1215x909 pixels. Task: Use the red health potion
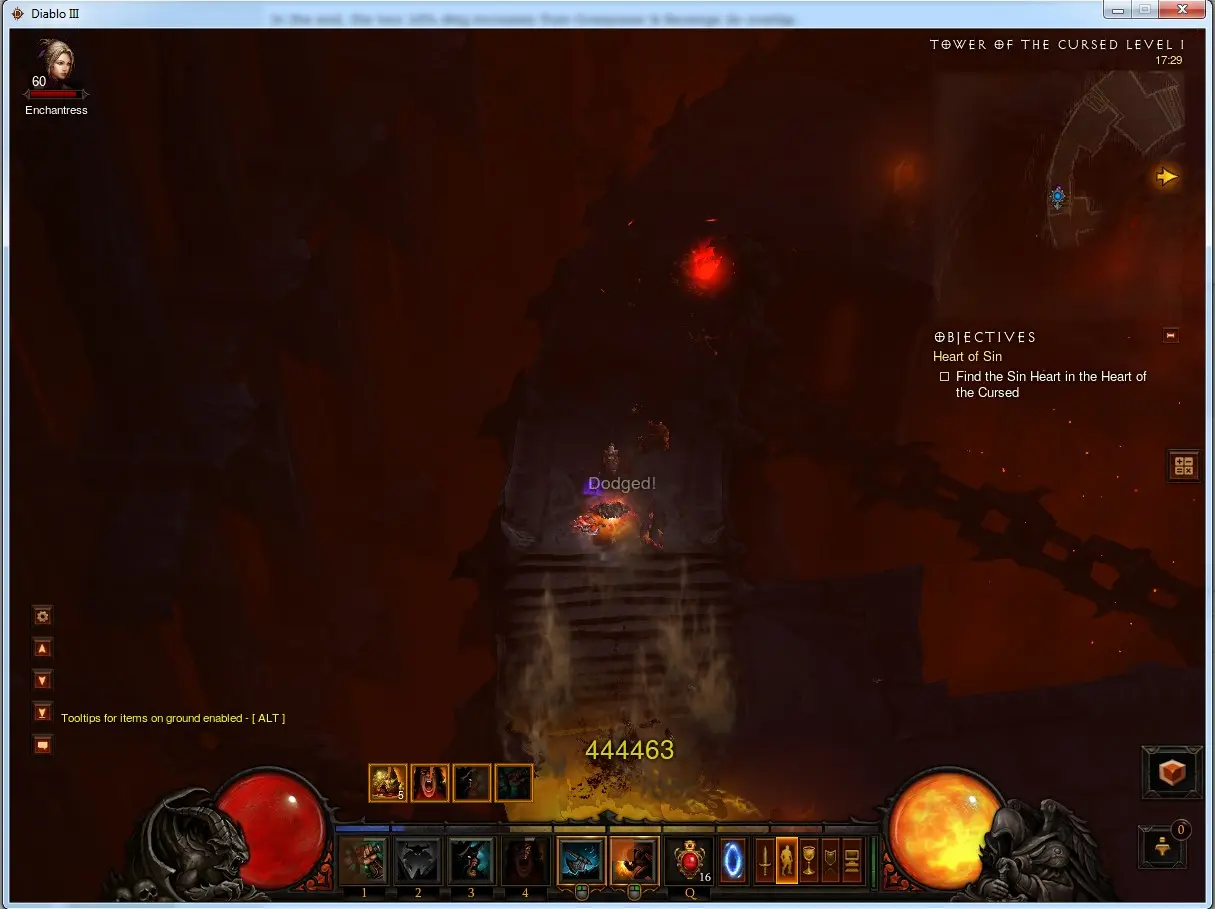689,861
